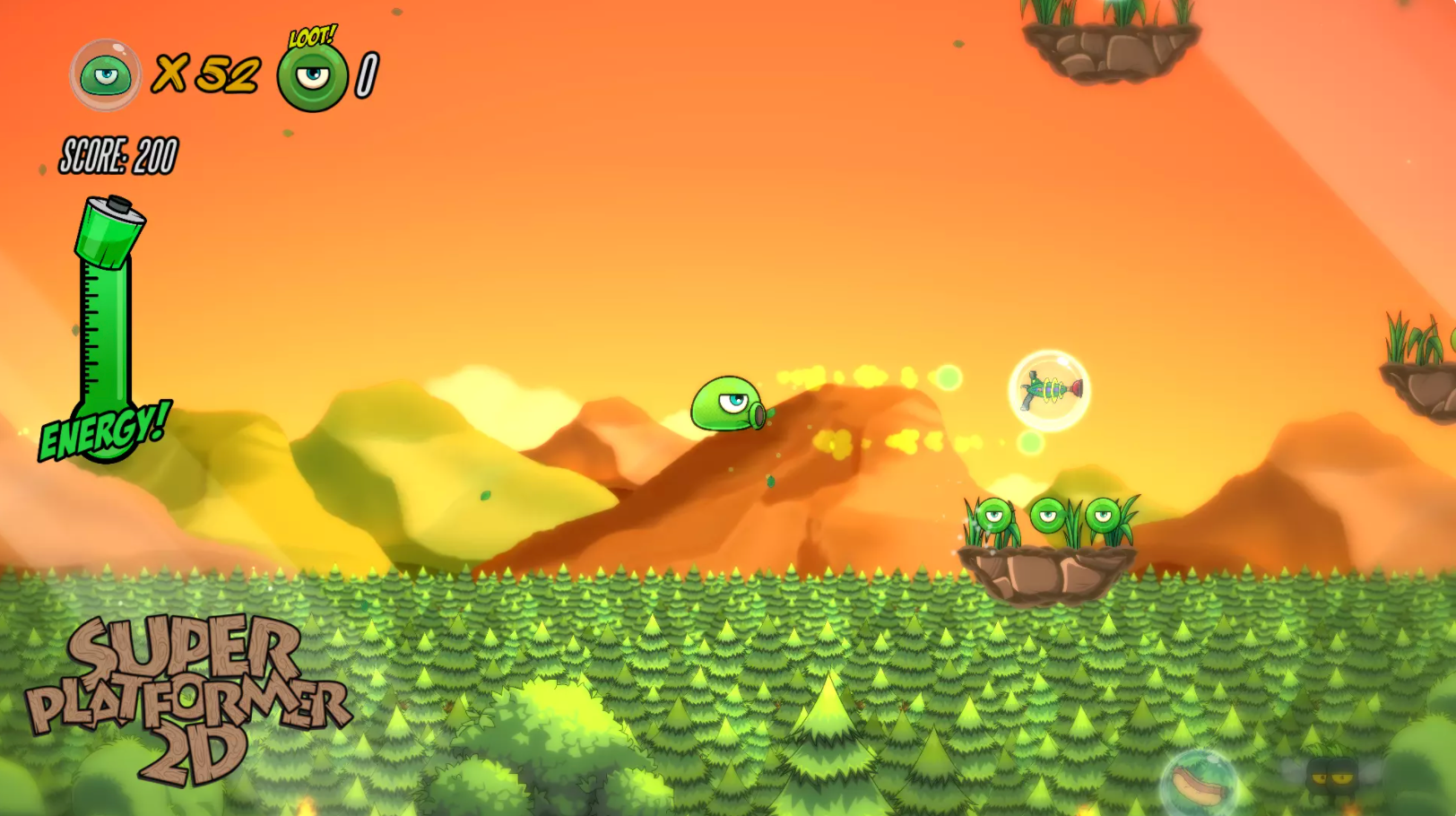Select the leftmost eyeball flower enemy

click(x=996, y=516)
